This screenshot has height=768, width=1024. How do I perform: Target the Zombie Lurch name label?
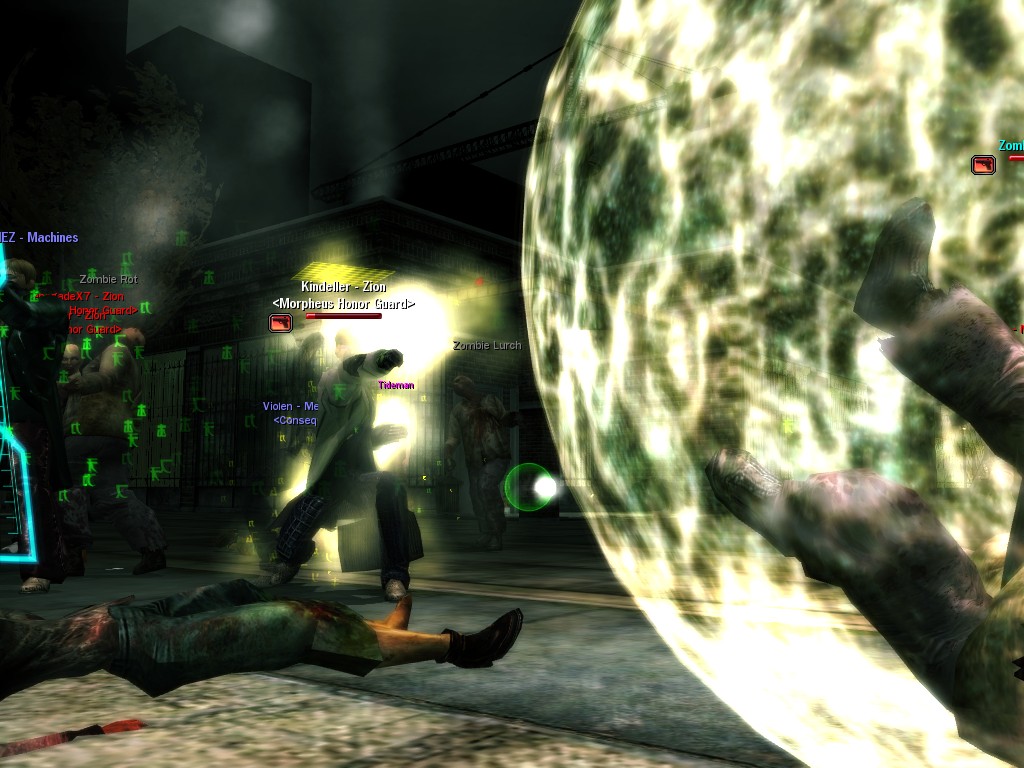487,346
